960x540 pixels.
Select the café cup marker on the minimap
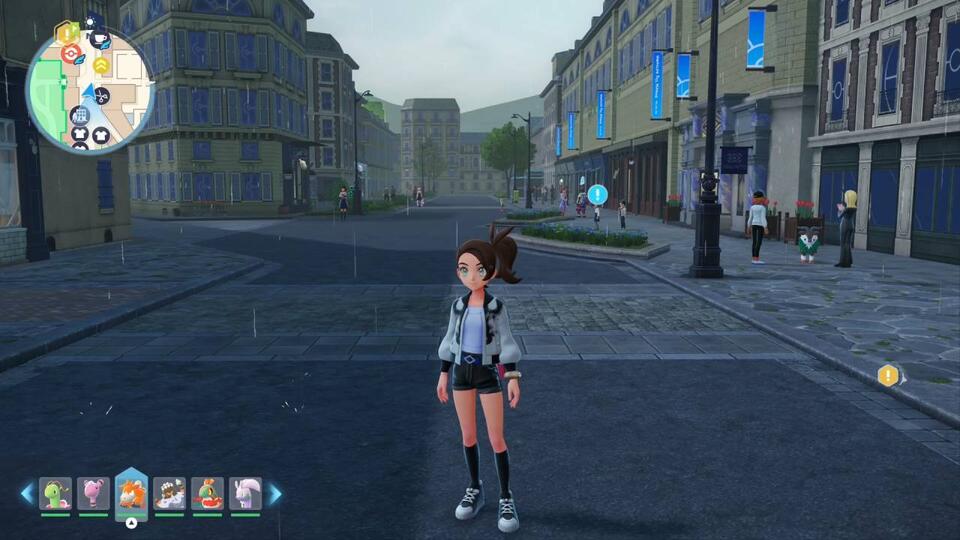point(98,40)
